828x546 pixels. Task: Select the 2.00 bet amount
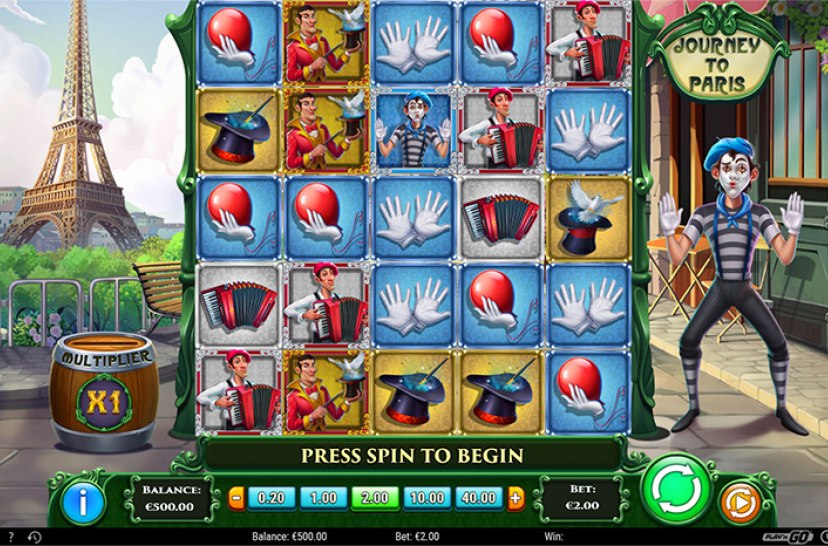pos(376,497)
